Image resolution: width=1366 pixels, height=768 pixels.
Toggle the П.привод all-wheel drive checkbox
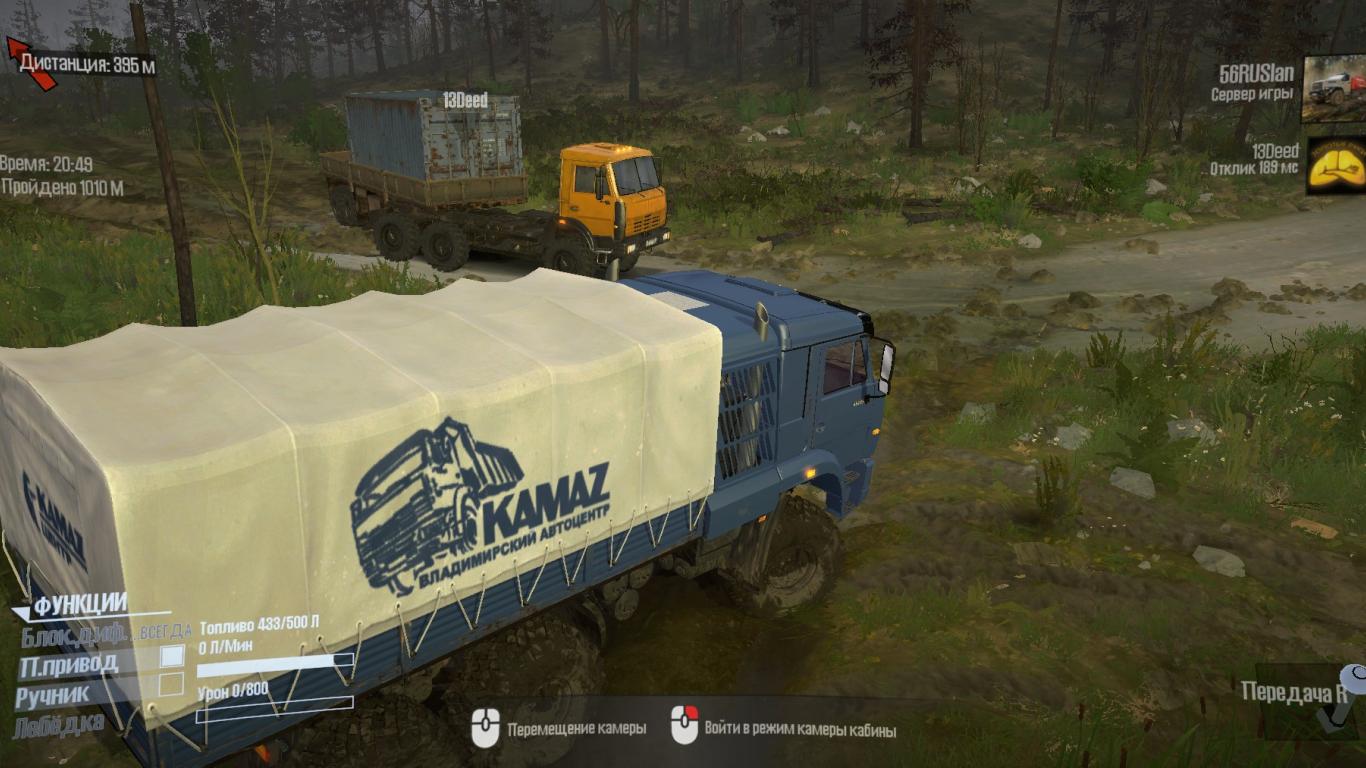click(x=172, y=657)
